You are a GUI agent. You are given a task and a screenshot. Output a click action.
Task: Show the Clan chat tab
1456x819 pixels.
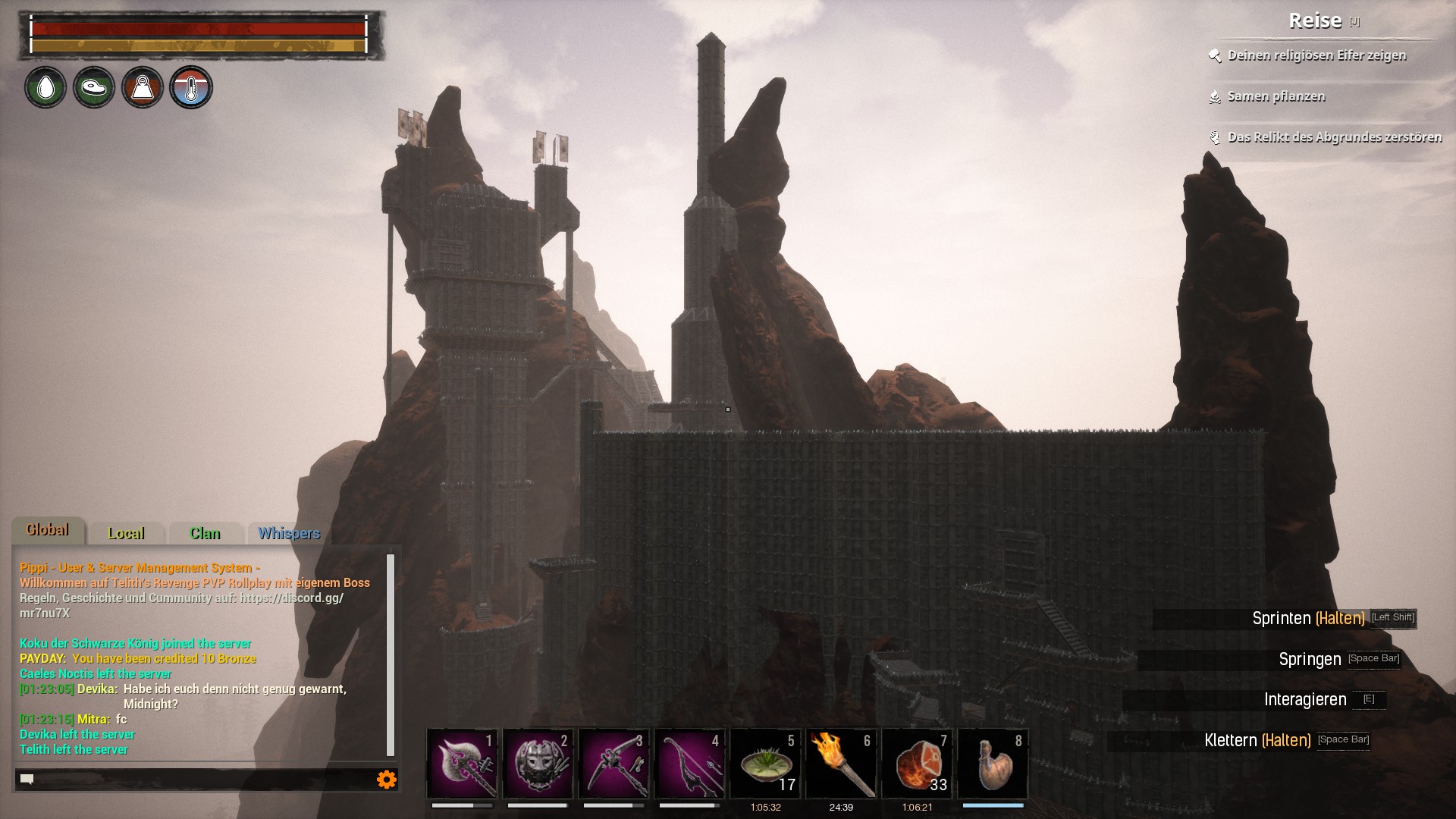pos(205,534)
